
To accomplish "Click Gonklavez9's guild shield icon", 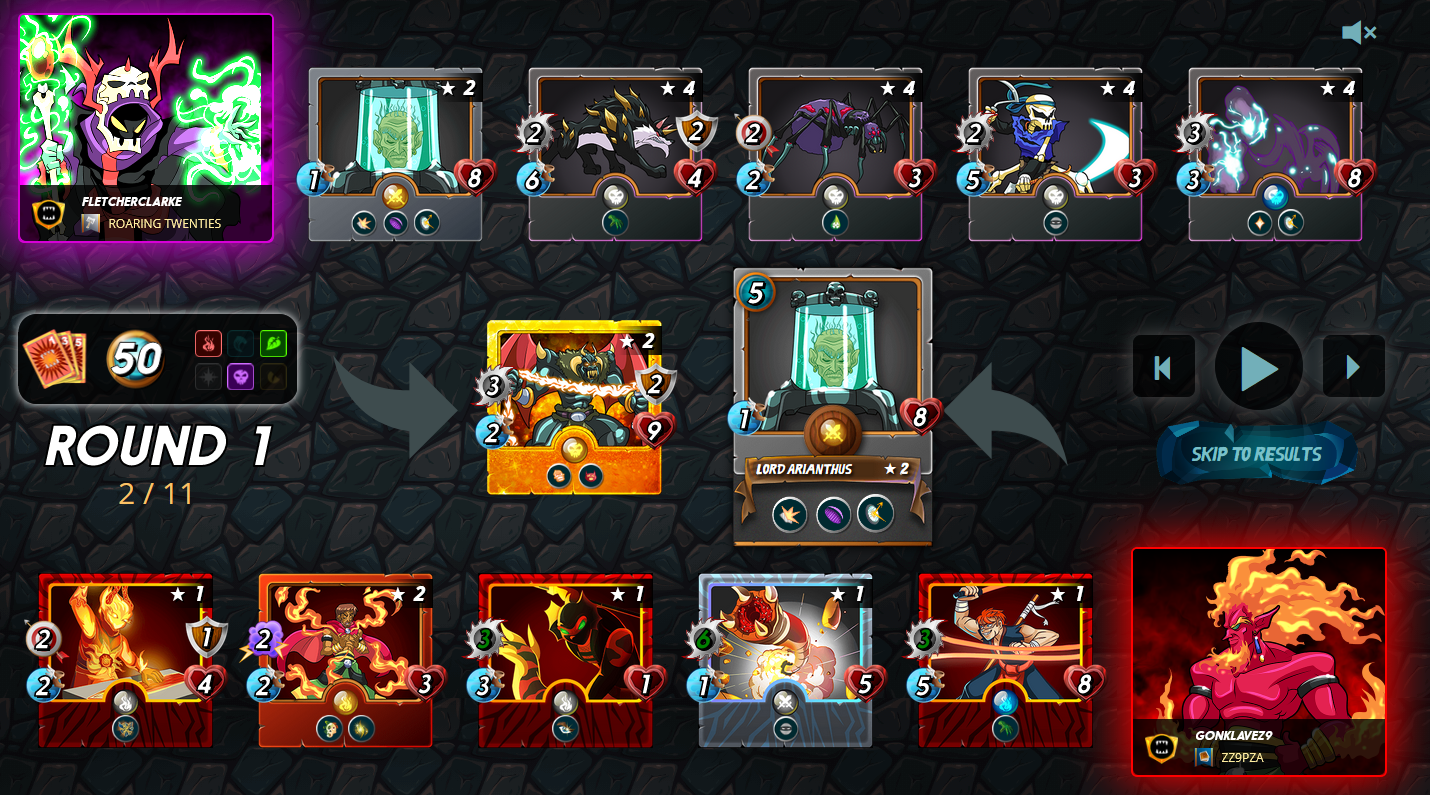I will 1159,745.
